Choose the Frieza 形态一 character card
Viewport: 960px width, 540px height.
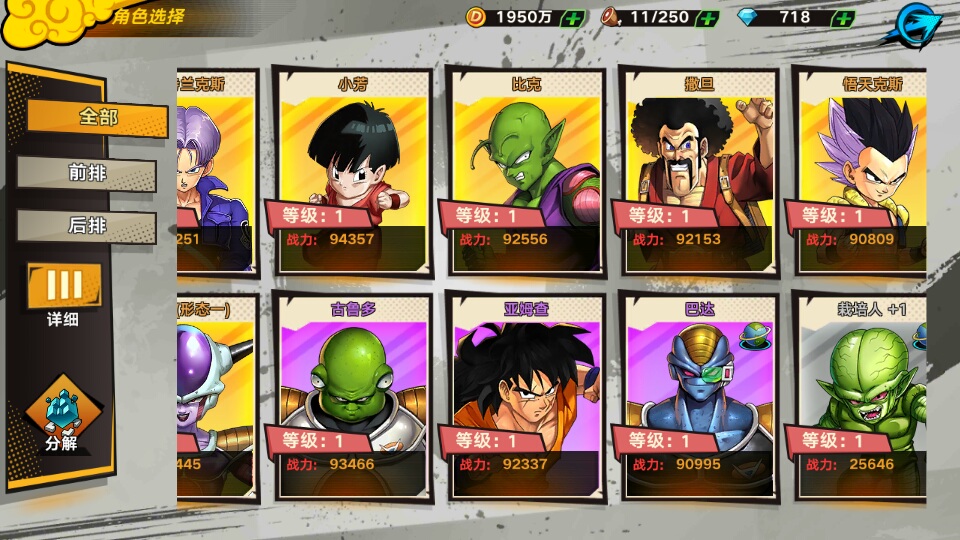(x=217, y=397)
